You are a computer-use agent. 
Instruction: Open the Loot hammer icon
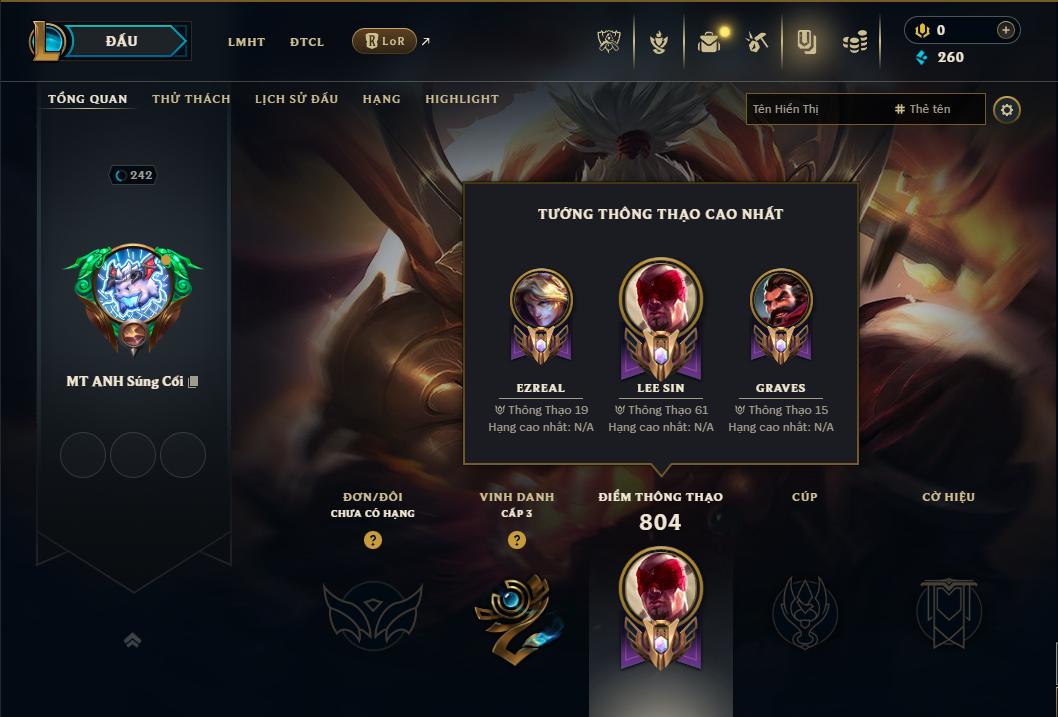757,42
